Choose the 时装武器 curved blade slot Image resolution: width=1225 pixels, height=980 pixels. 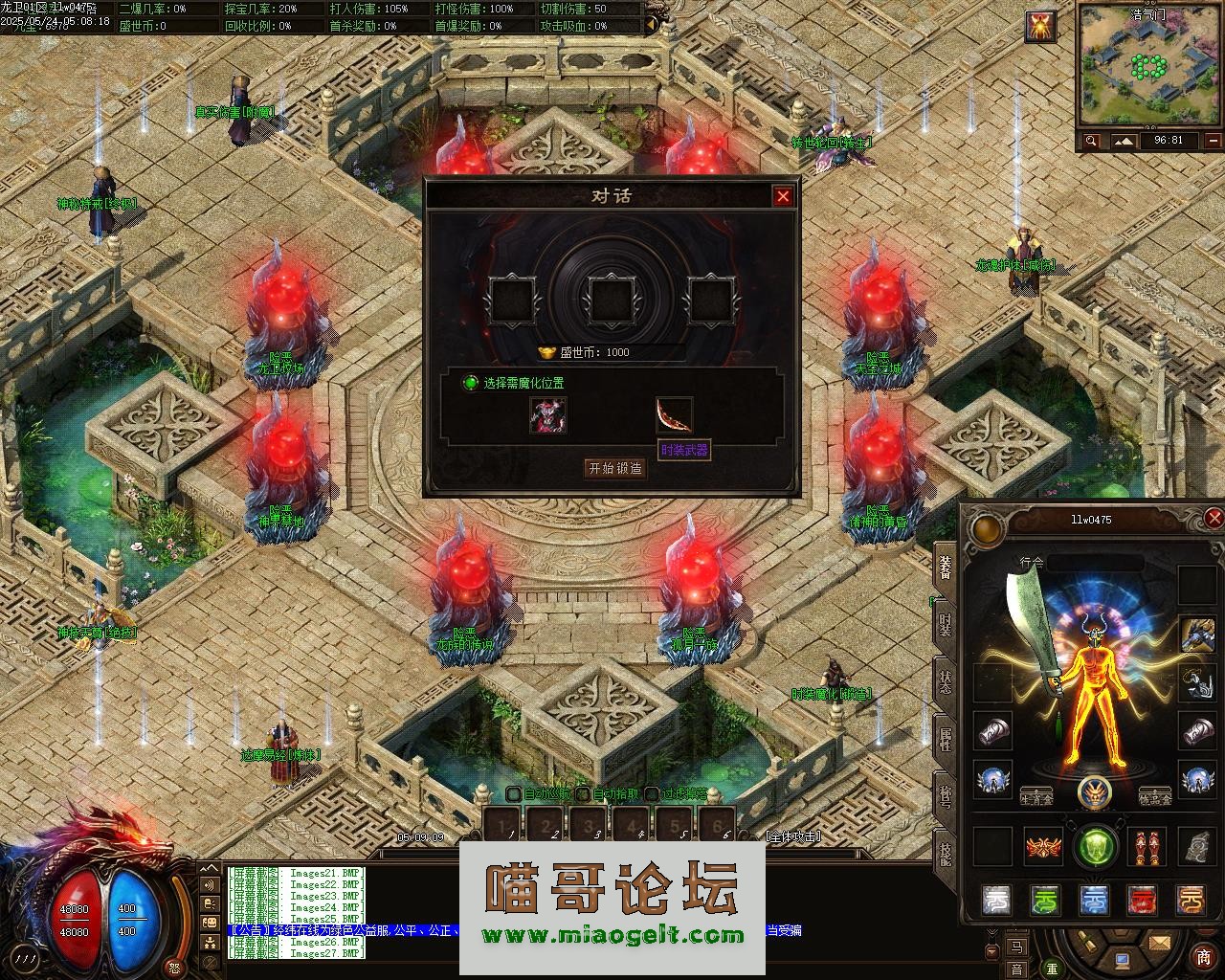(x=674, y=415)
